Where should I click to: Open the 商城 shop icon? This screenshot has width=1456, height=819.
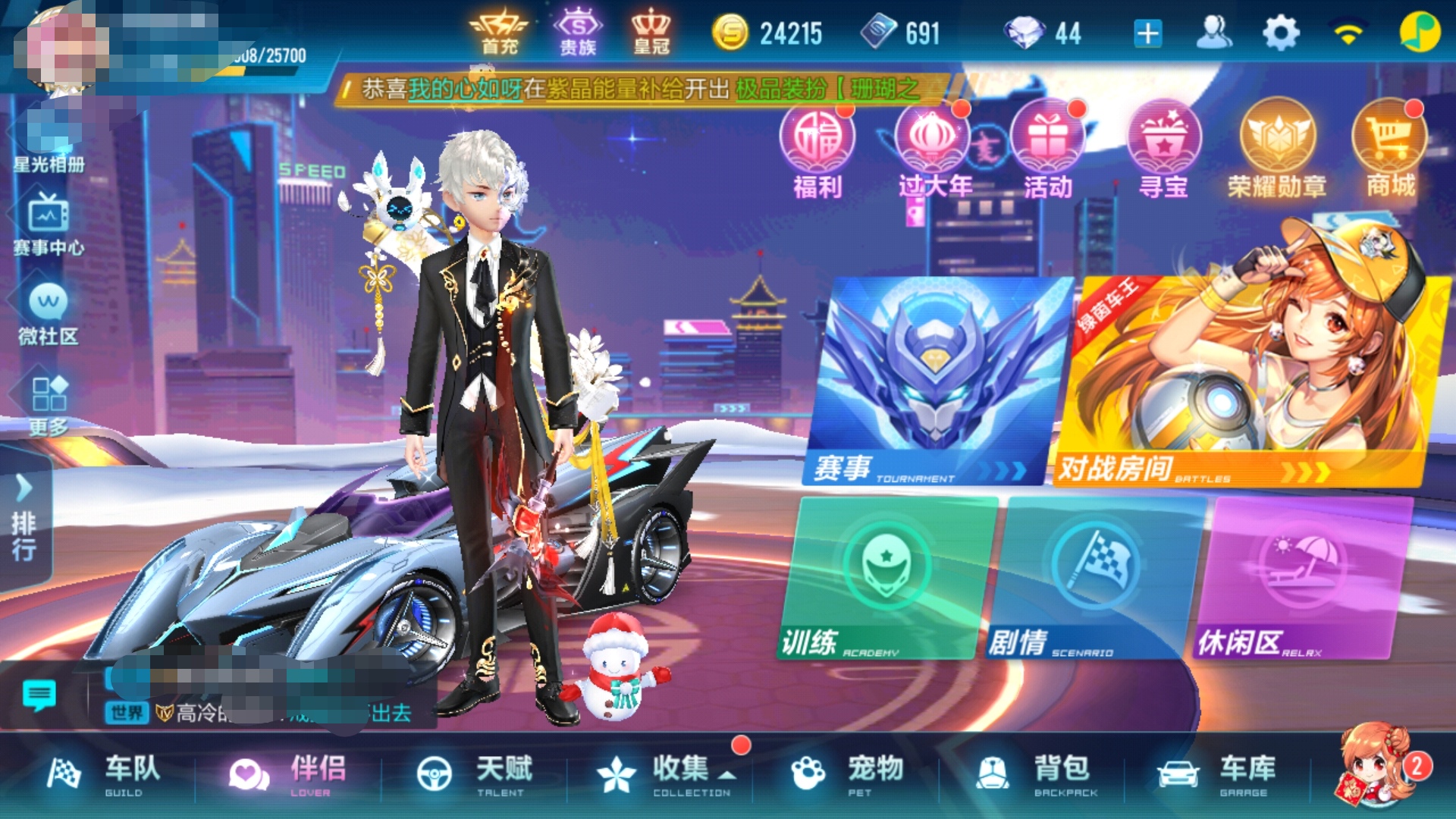[x=1394, y=148]
